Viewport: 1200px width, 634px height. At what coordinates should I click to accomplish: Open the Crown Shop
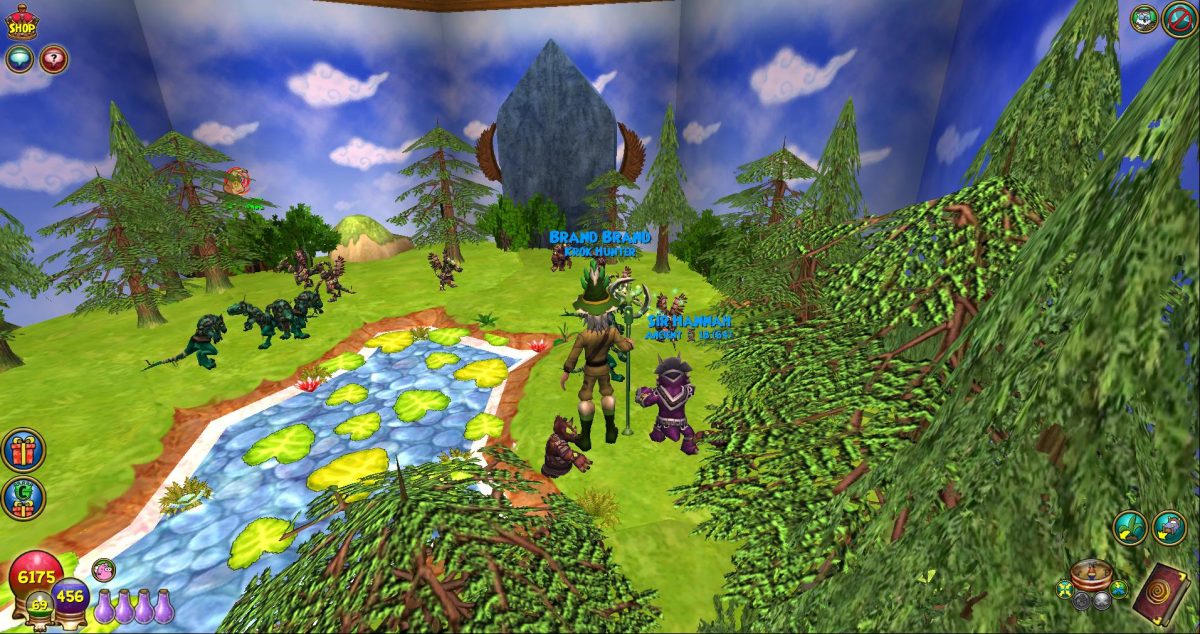coord(21,23)
